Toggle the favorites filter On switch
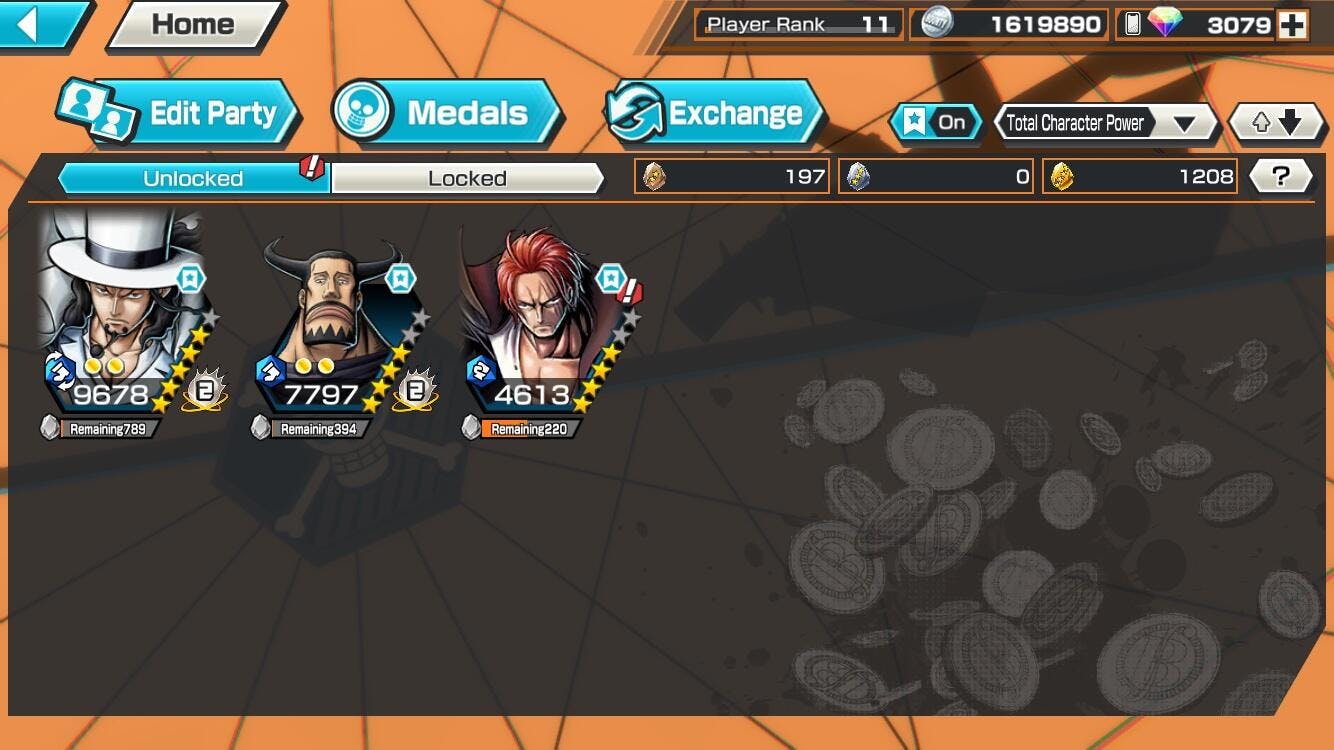This screenshot has width=1334, height=750. tap(936, 122)
